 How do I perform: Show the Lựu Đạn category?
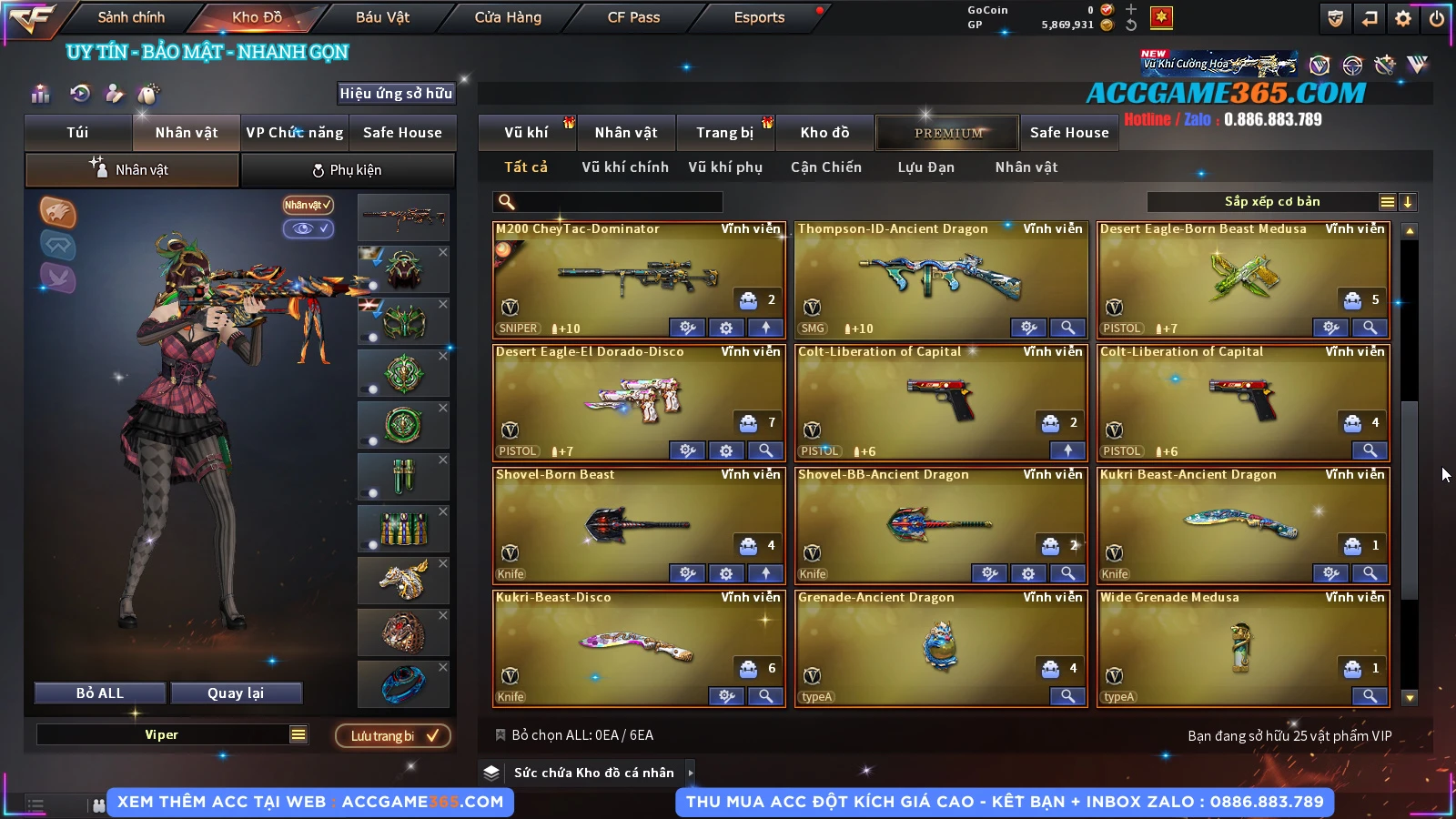point(926,167)
